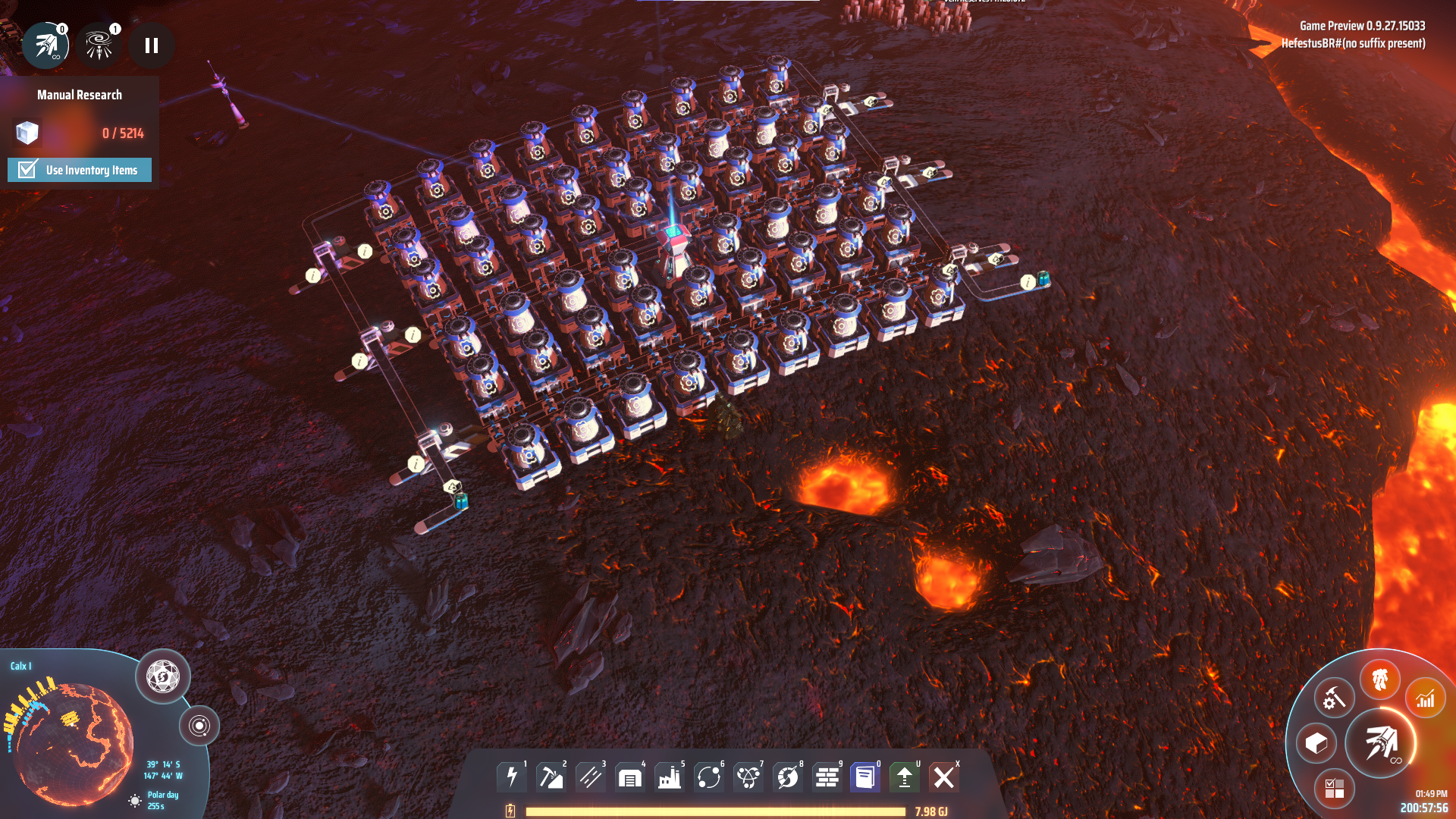Screen dimensions: 1456x819
Task: Open the factory production build category
Action: [x=670, y=777]
